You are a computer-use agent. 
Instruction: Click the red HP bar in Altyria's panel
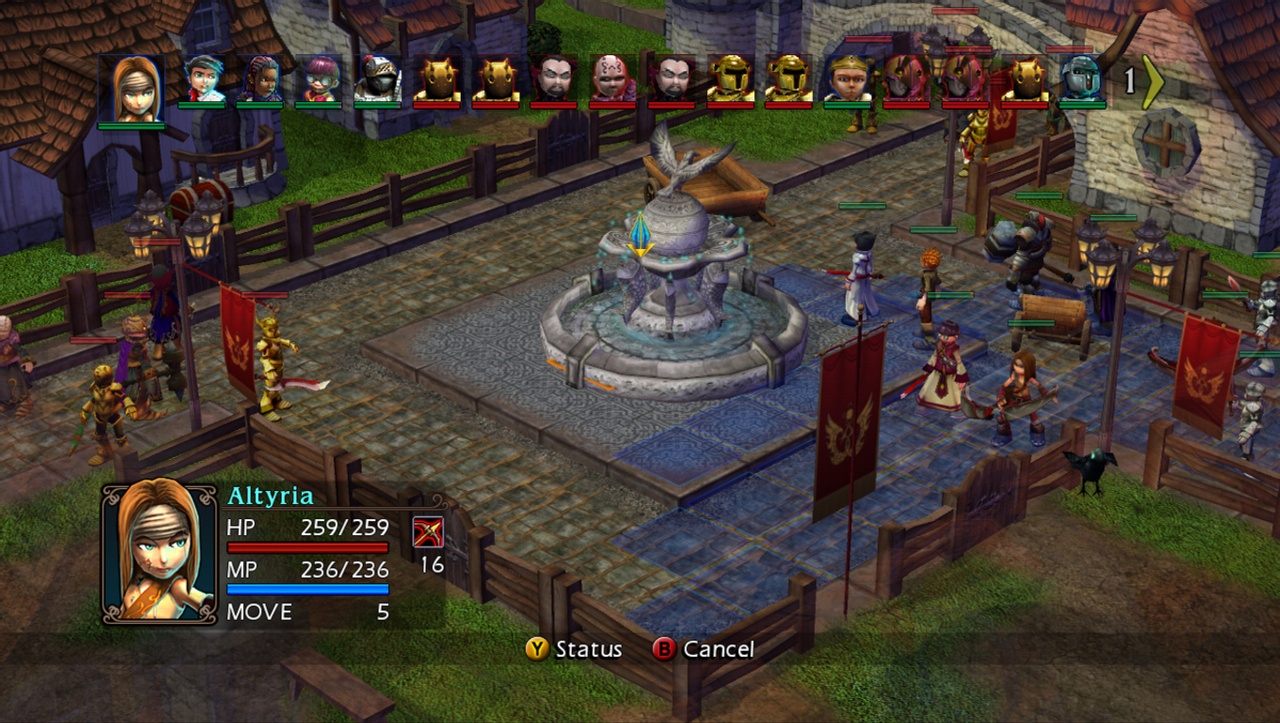coord(308,547)
